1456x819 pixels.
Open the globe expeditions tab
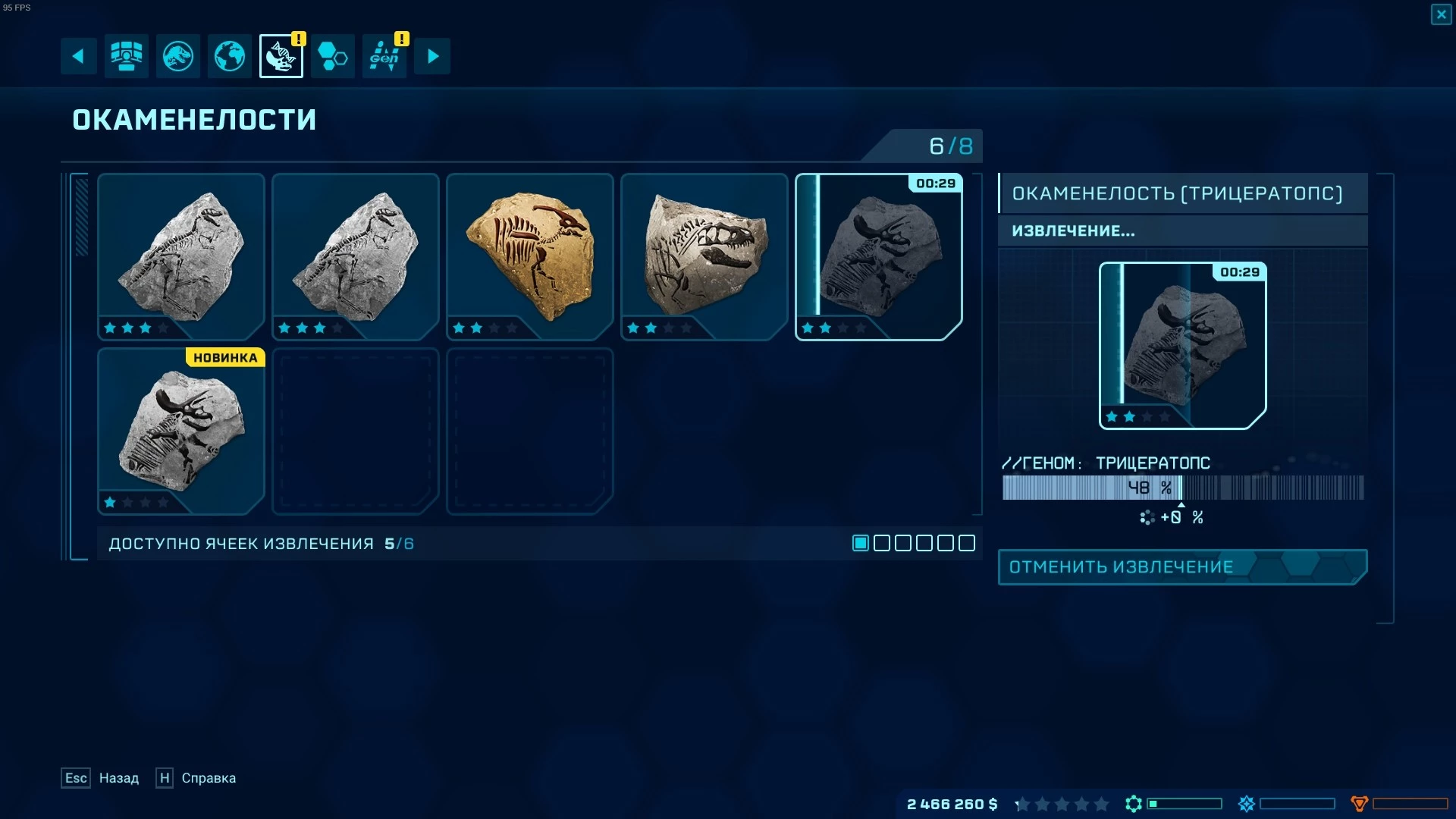point(230,56)
